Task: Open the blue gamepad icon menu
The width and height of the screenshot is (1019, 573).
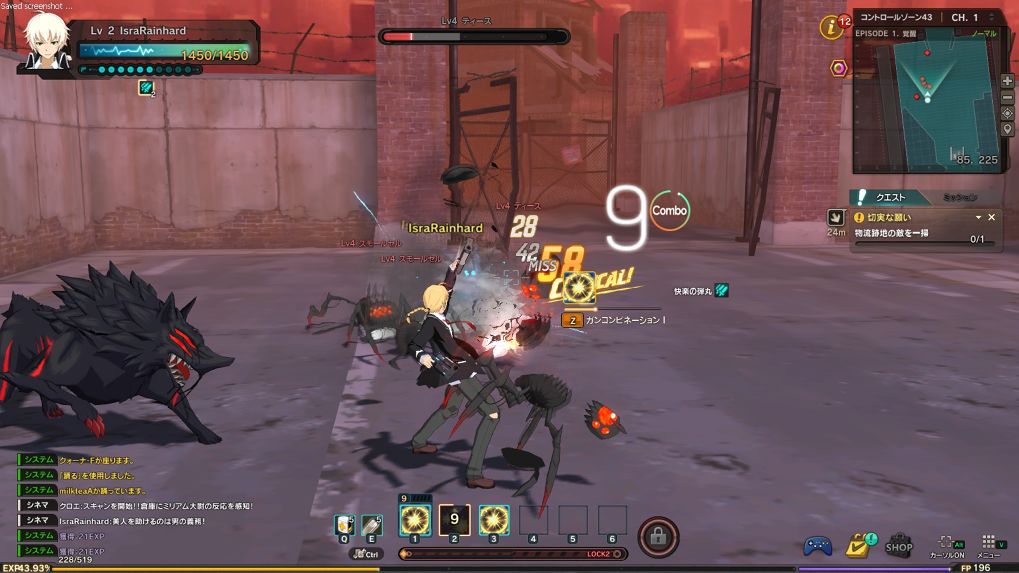Action: pos(818,546)
